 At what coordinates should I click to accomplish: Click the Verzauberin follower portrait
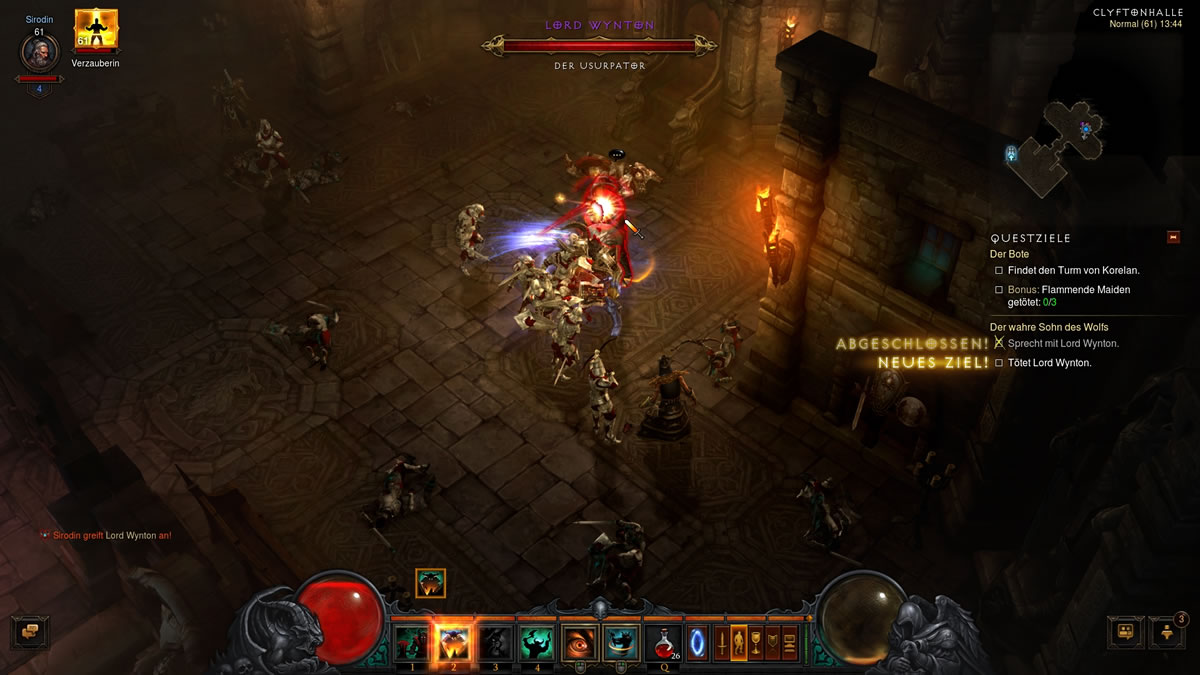96,30
